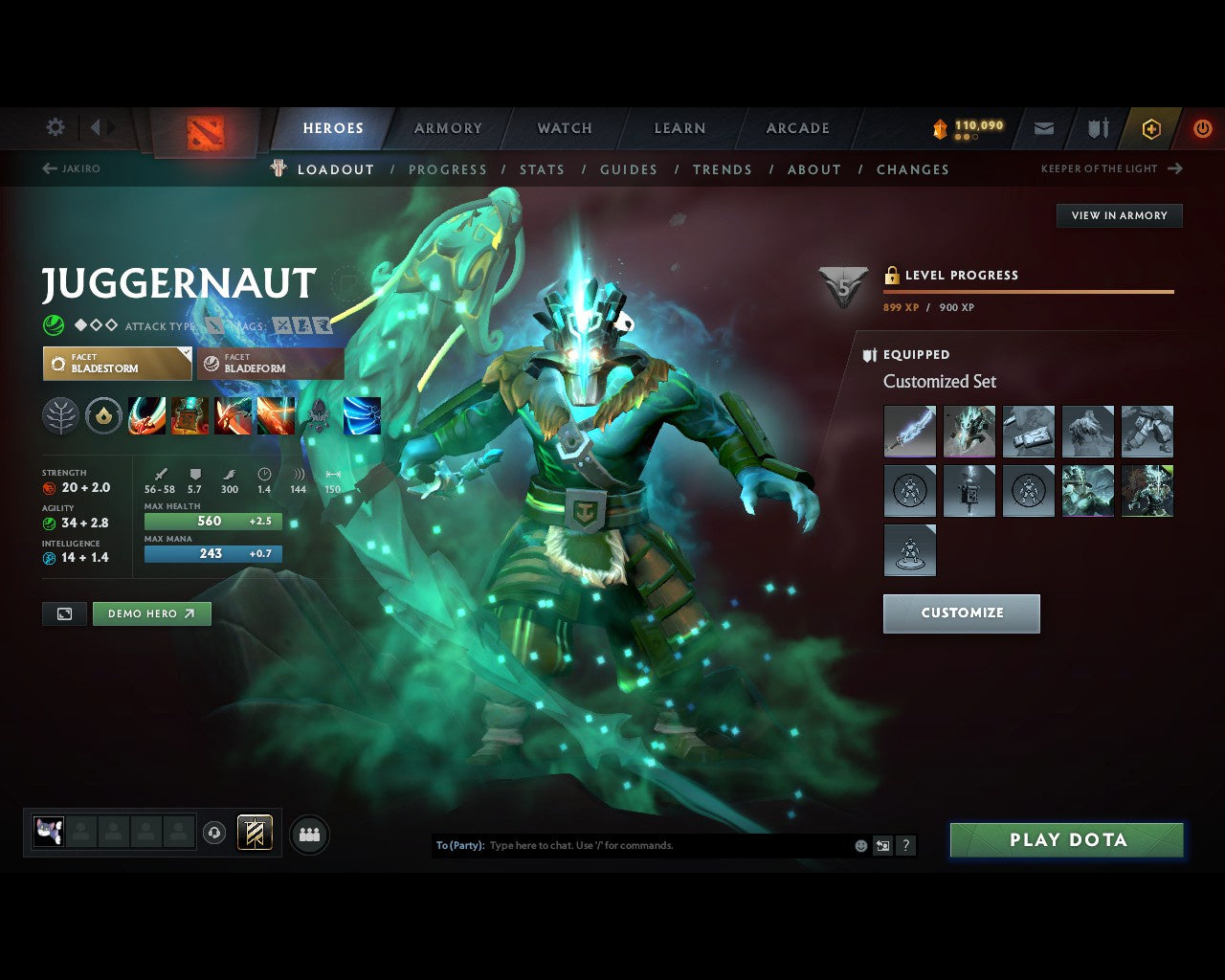
Task: Select the equipped sword thumbnail
Action: click(x=909, y=431)
